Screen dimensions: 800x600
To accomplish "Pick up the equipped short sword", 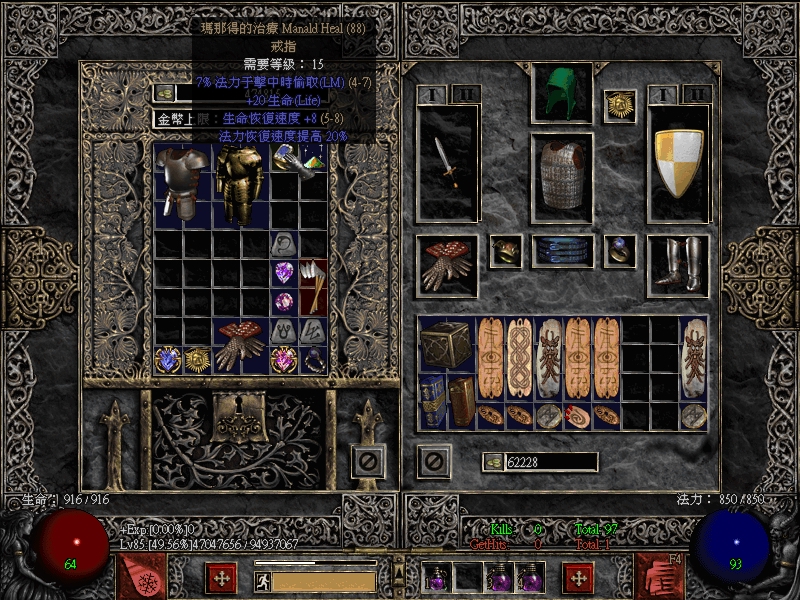I will [447, 164].
